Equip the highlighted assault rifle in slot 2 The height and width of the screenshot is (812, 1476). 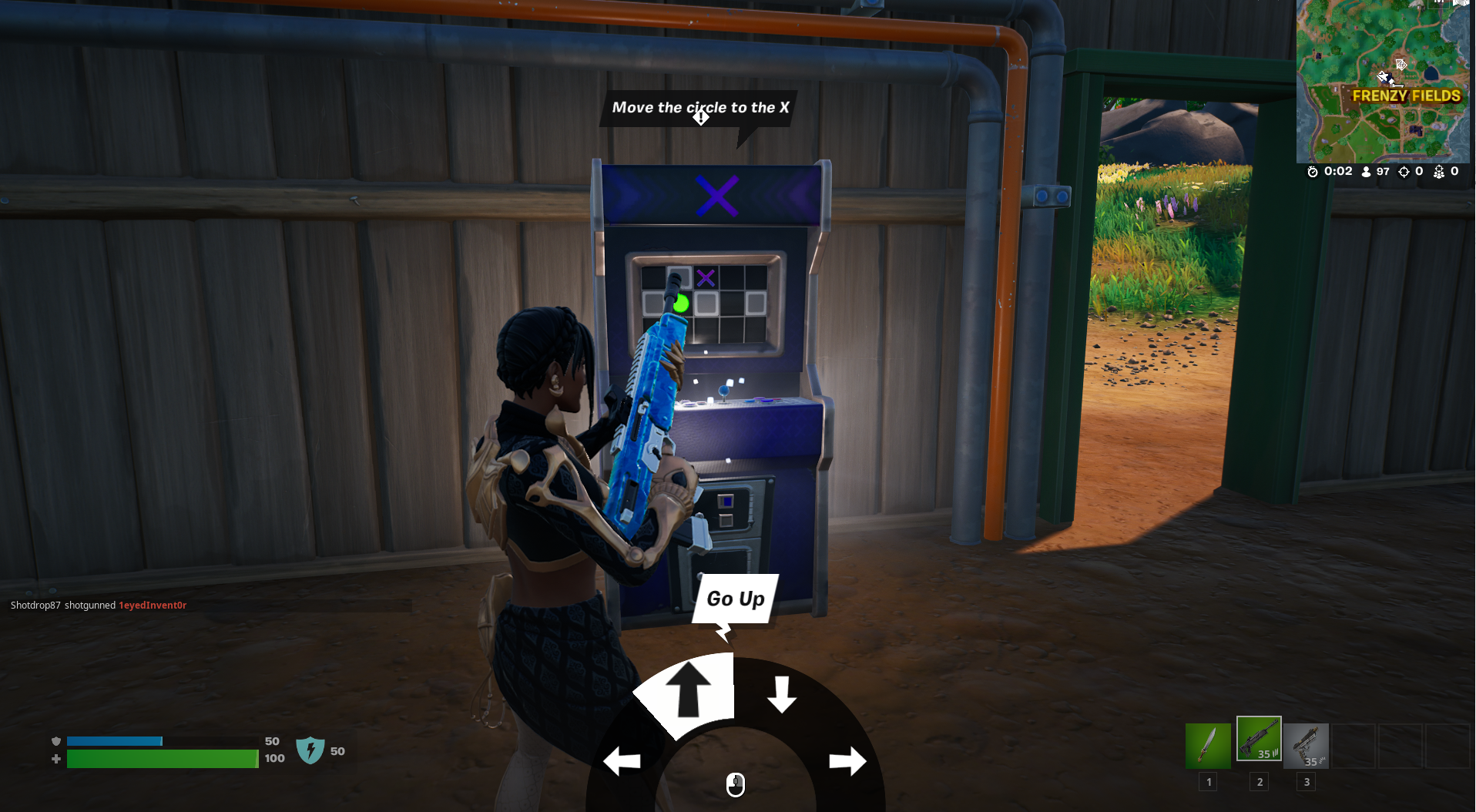coord(1259,739)
